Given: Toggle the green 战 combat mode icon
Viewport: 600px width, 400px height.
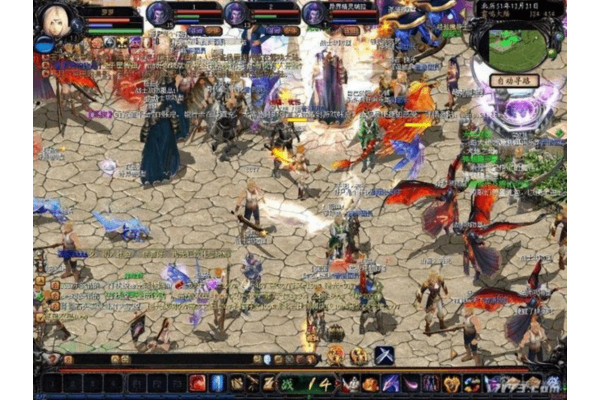Looking at the screenshot, I should pos(287,383).
